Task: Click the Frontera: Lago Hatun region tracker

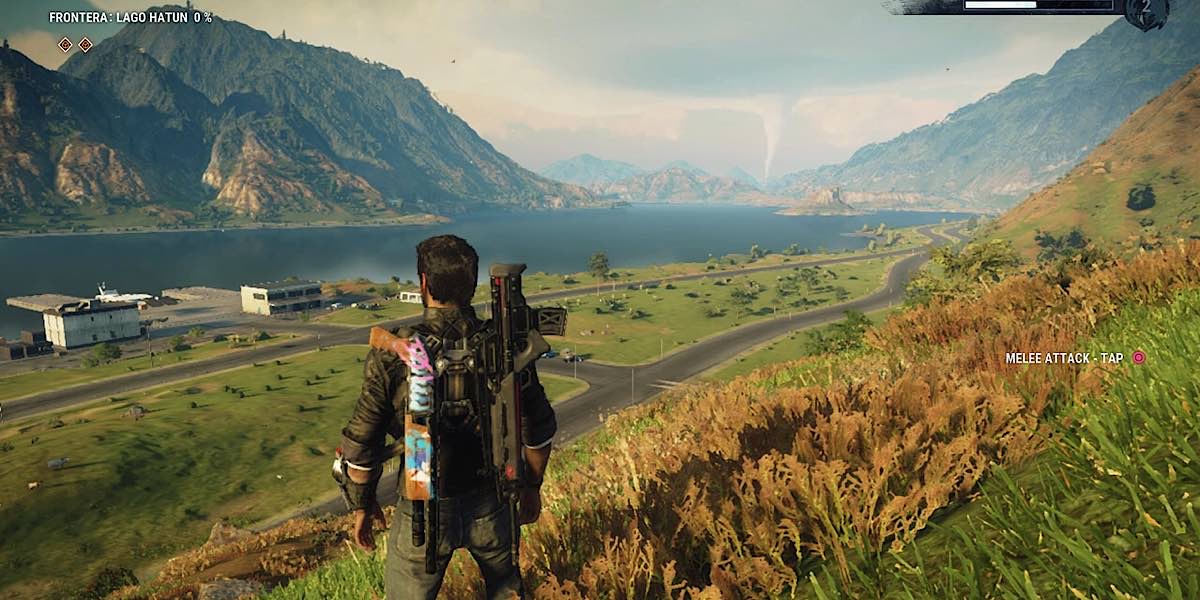Action: pyautogui.click(x=130, y=17)
